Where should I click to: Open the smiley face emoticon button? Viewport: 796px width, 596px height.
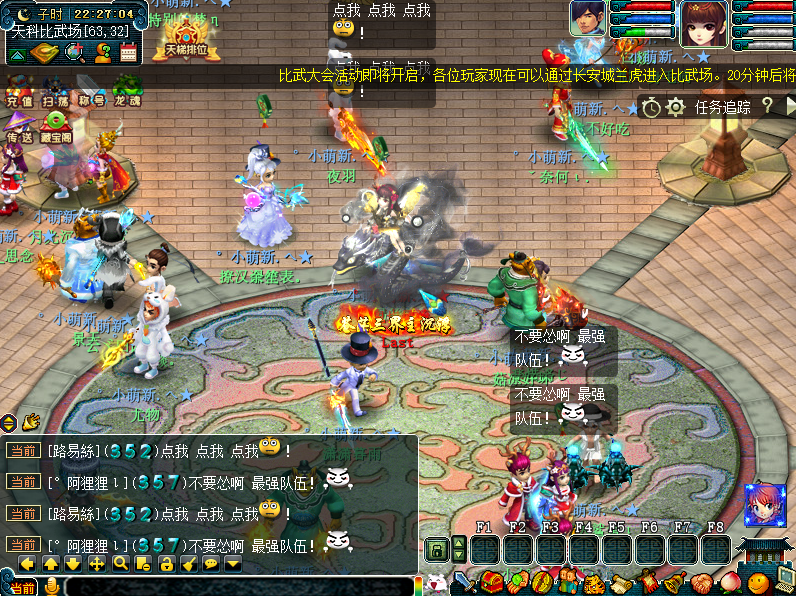pyautogui.click(x=760, y=581)
